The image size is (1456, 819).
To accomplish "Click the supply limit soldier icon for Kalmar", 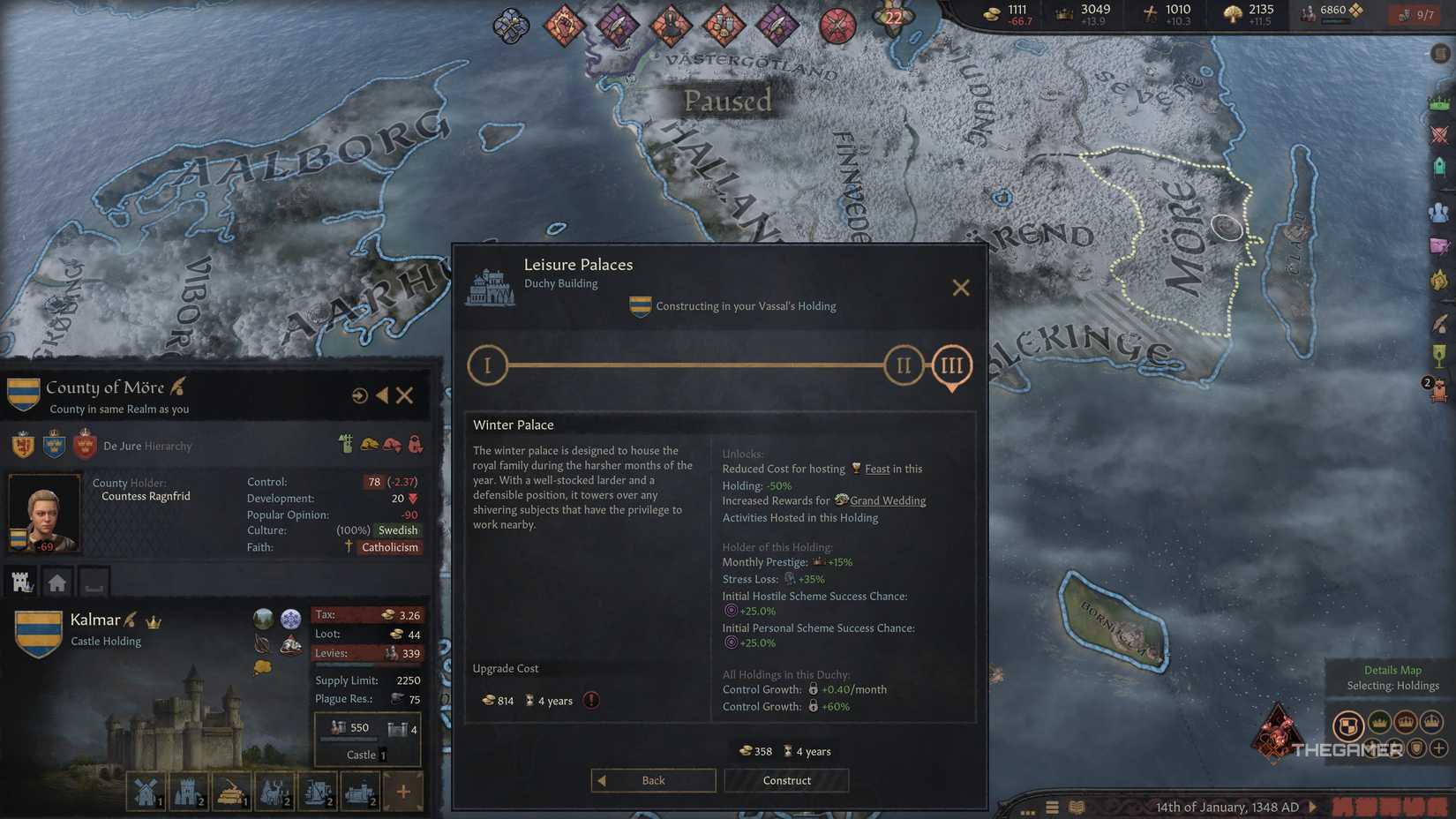I will tap(338, 727).
